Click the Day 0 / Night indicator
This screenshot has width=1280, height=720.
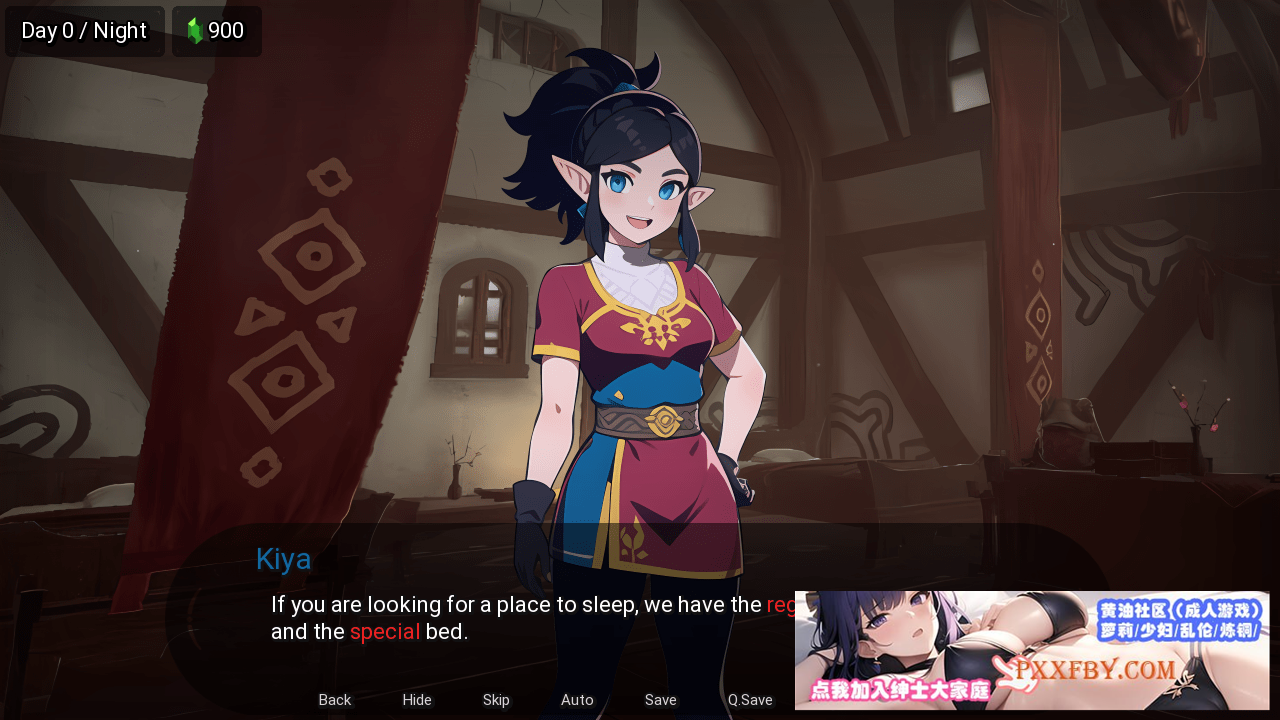(84, 31)
